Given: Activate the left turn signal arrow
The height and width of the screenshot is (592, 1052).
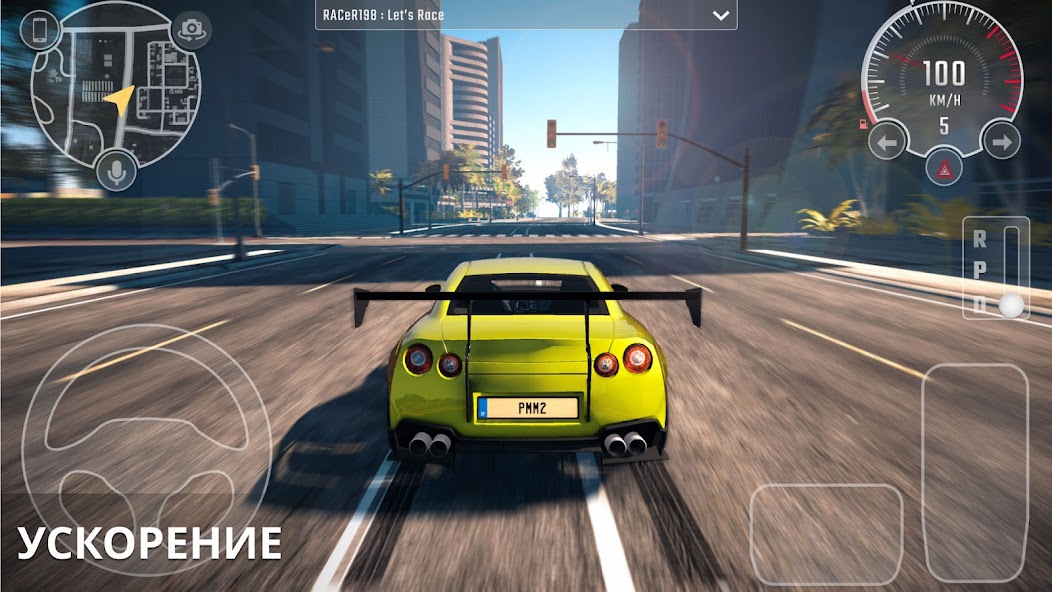Looking at the screenshot, I should coord(887,142).
